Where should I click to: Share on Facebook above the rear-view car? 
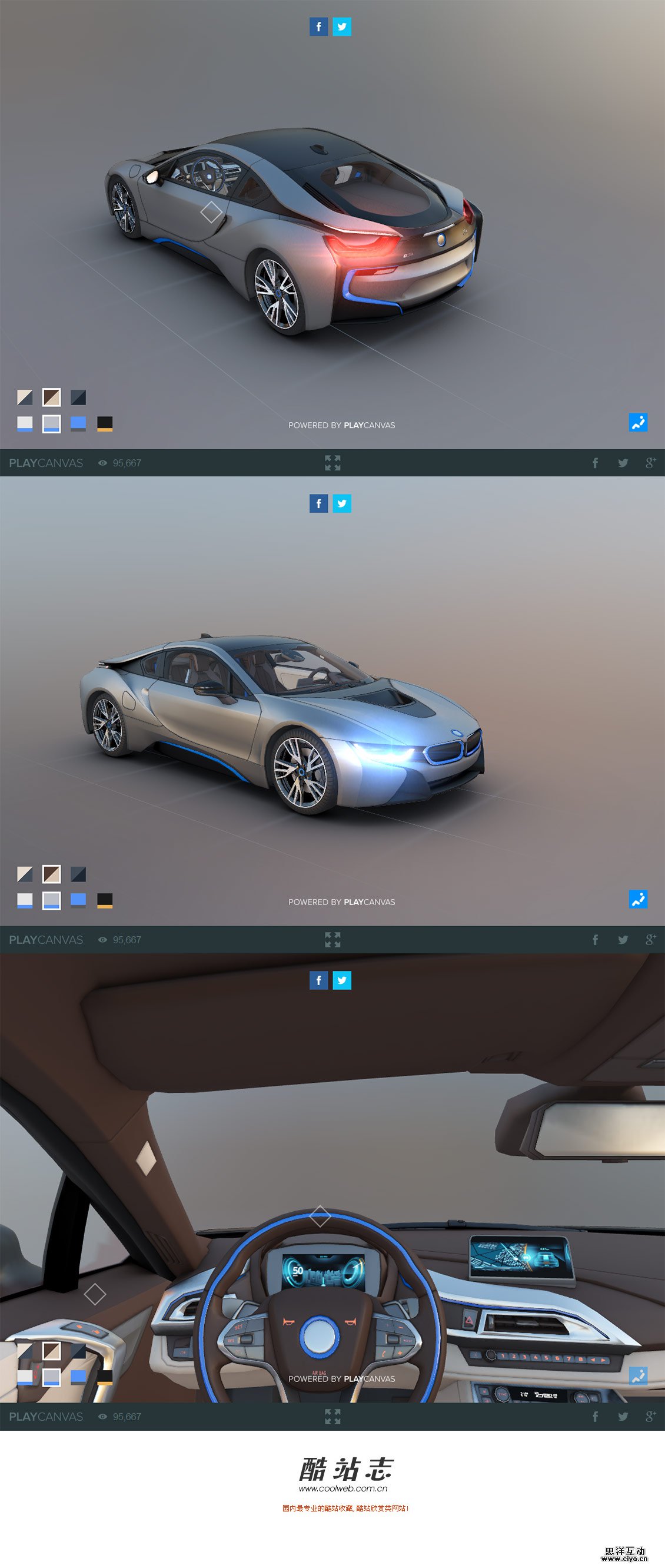pyautogui.click(x=319, y=26)
